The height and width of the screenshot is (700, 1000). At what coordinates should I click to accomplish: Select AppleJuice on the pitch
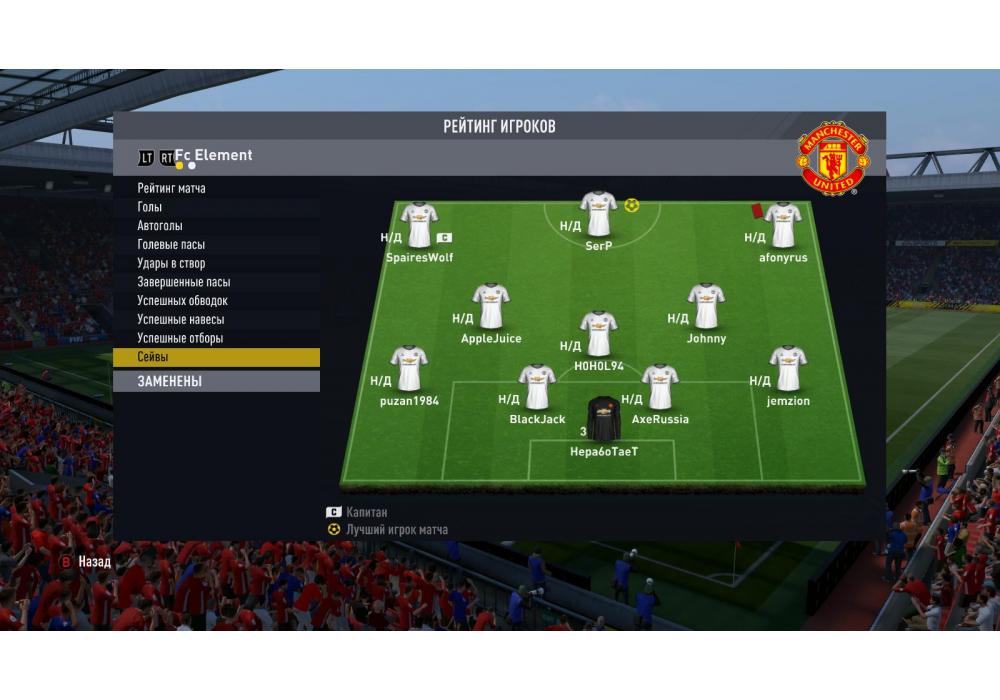click(491, 306)
